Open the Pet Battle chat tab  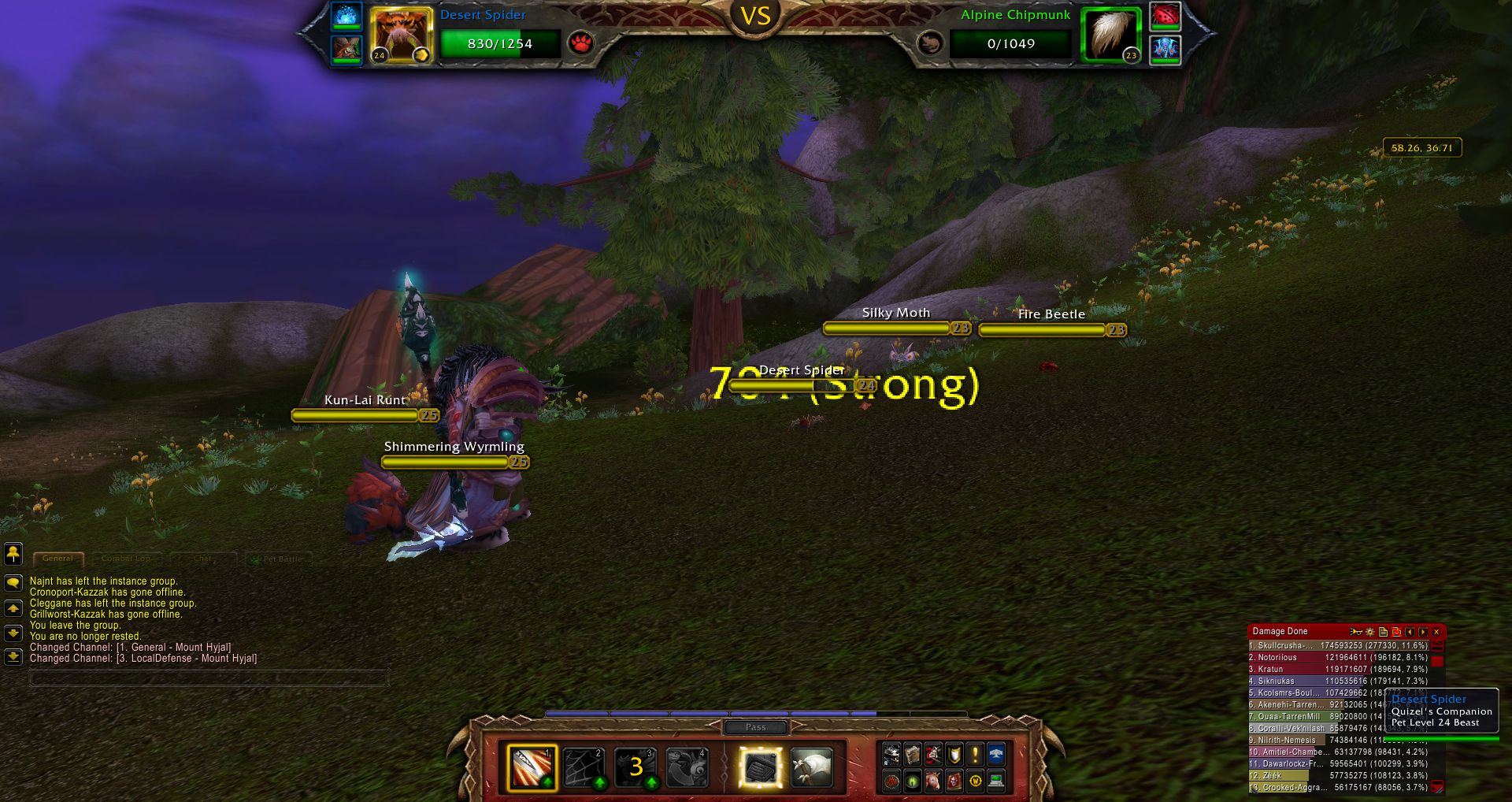click(x=280, y=559)
